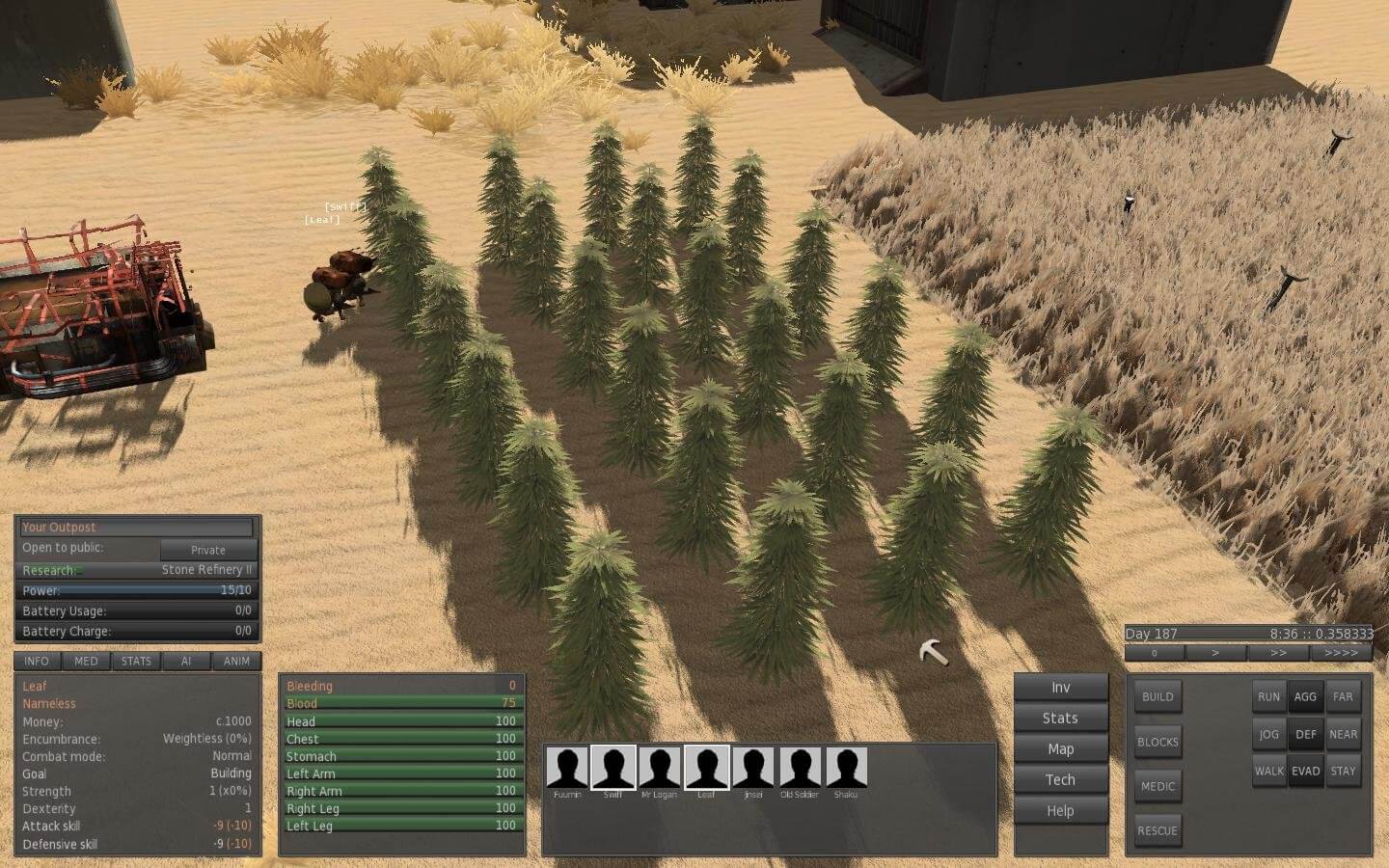Switch to the MED tab
This screenshot has width=1389, height=868.
[85, 662]
